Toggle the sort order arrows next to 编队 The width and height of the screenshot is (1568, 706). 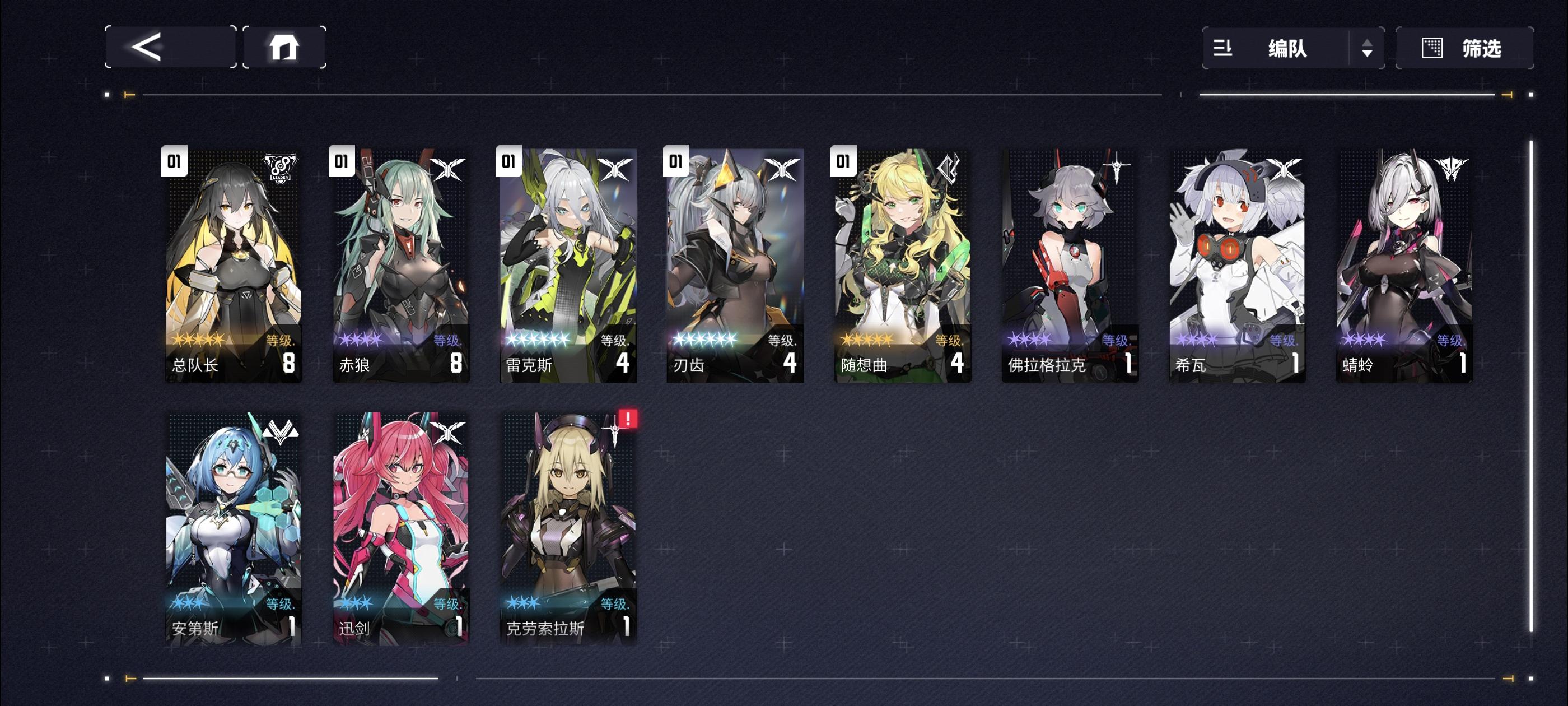pos(1368,49)
